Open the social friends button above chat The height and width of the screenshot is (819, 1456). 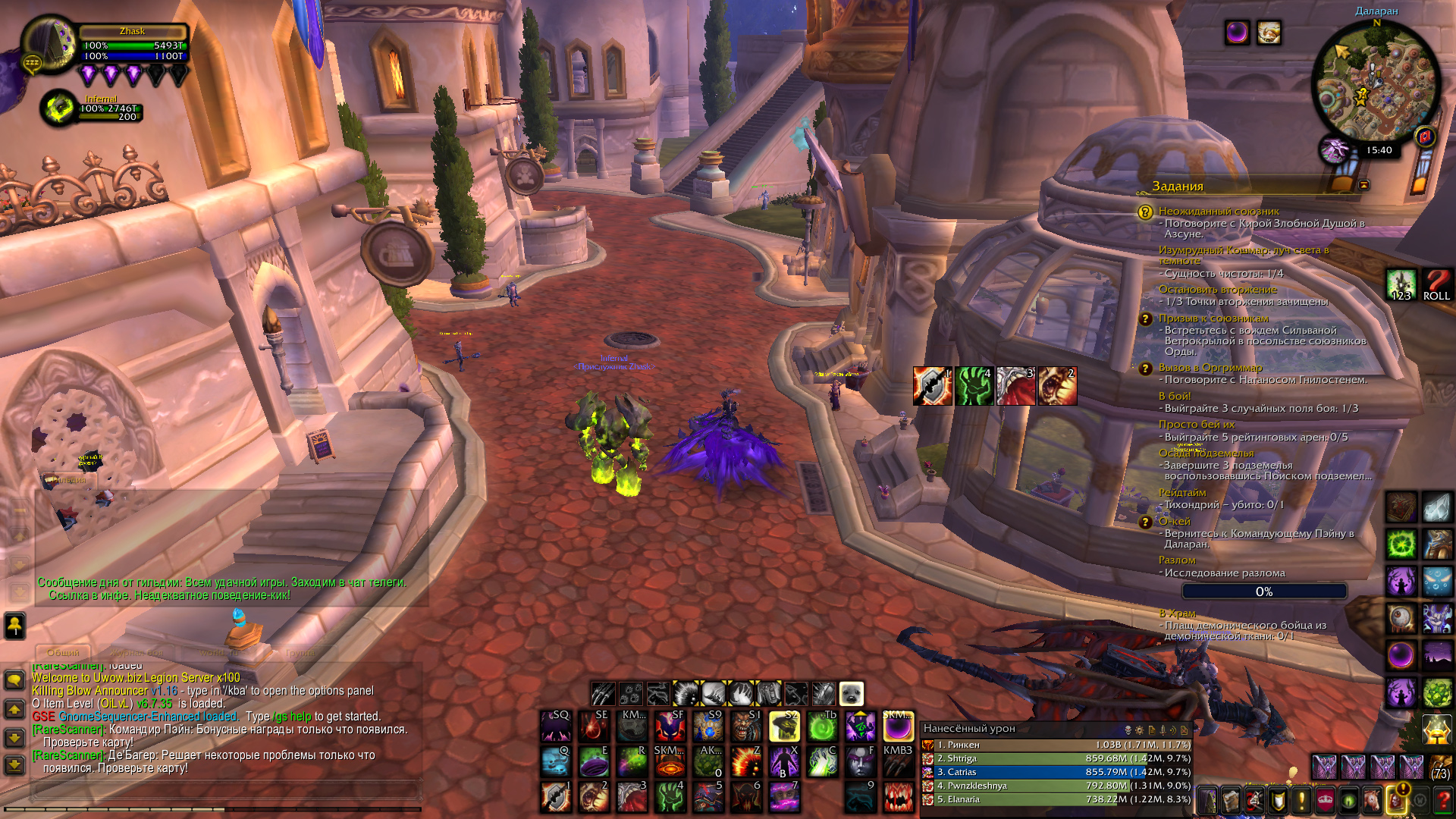14,625
